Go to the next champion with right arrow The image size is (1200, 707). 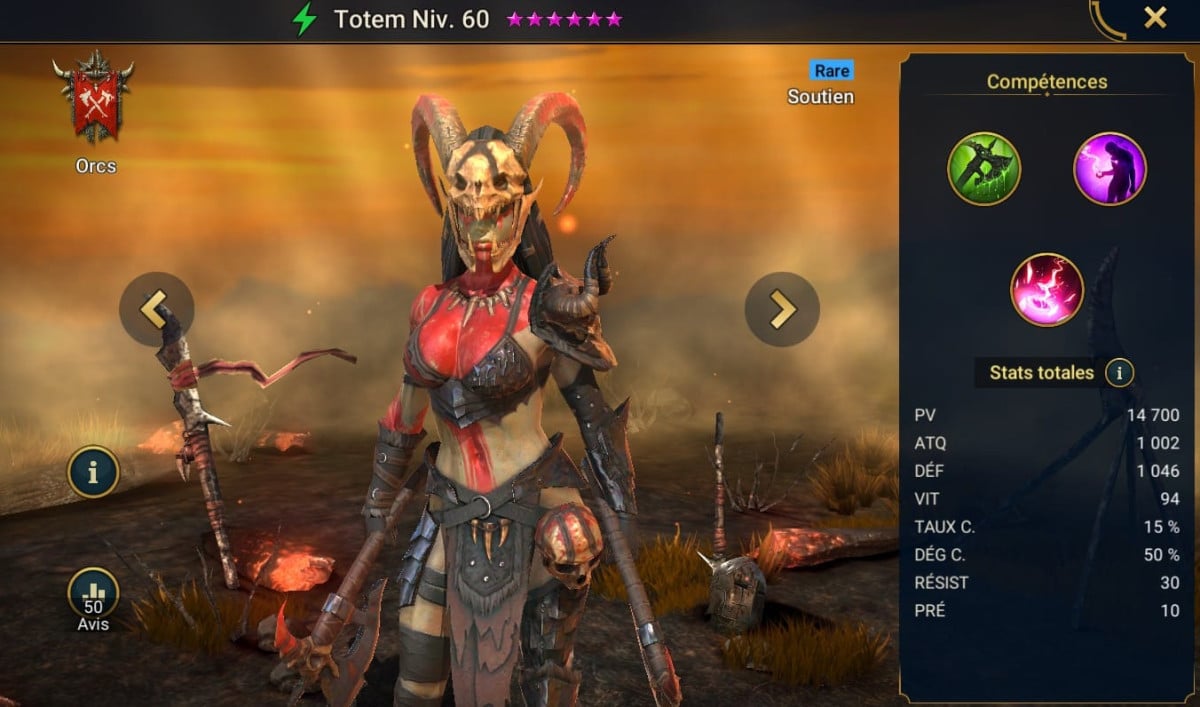click(781, 309)
